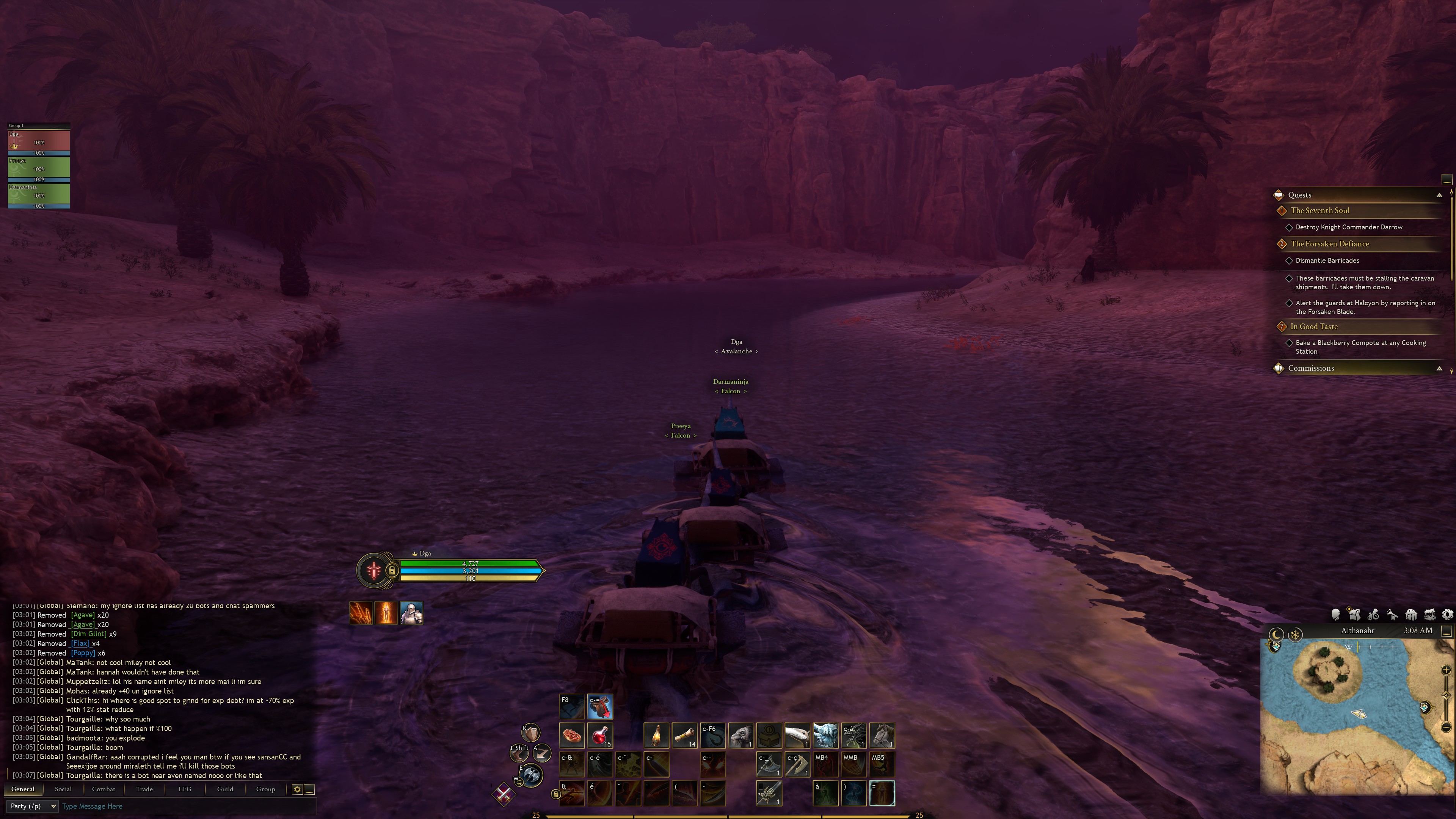Activate the saddle dismount ability
1456x819 pixels.
(x=600, y=706)
